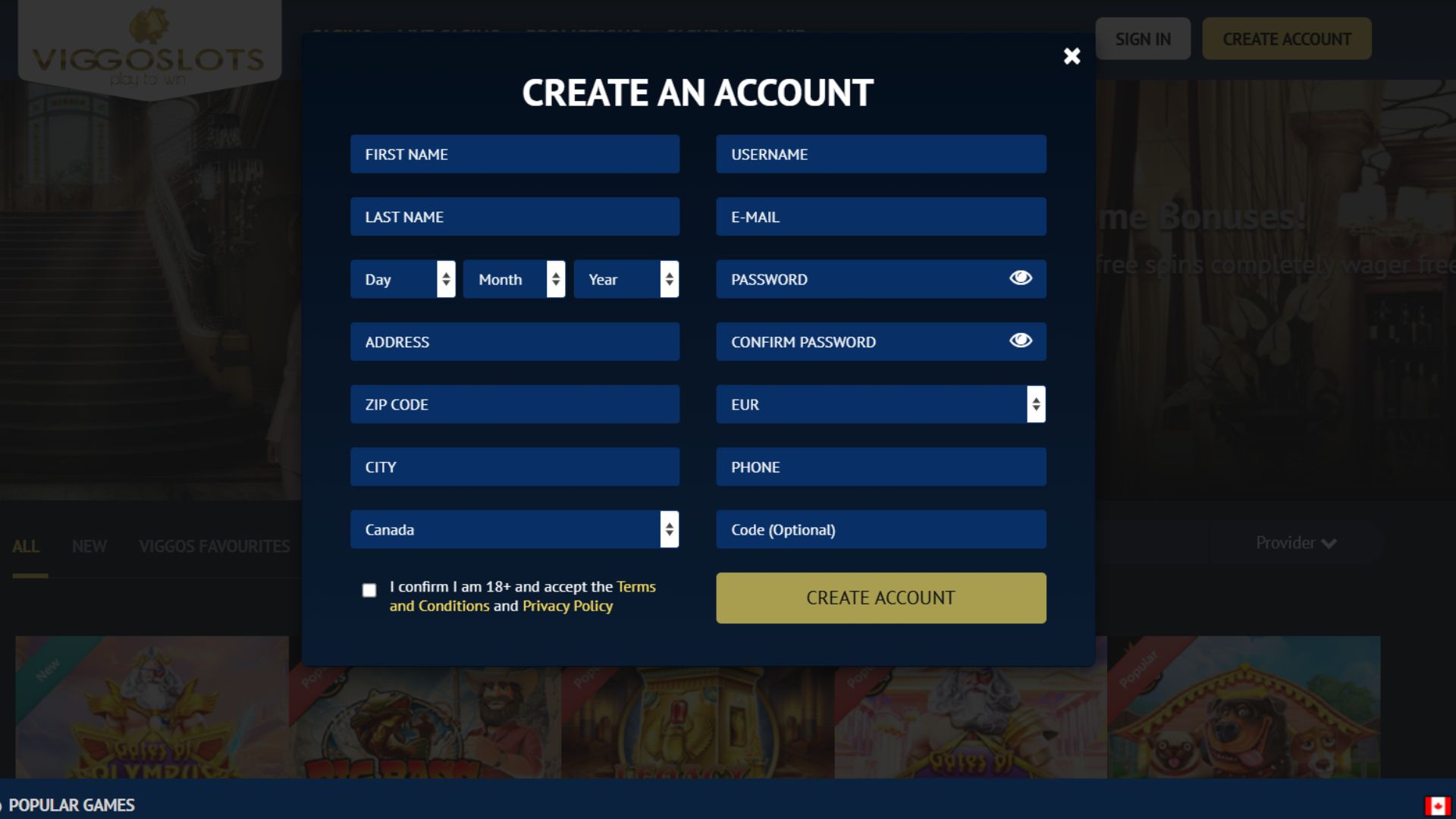Screen dimensions: 1456x819
Task: Click the E-mail input box
Action: click(x=880, y=217)
